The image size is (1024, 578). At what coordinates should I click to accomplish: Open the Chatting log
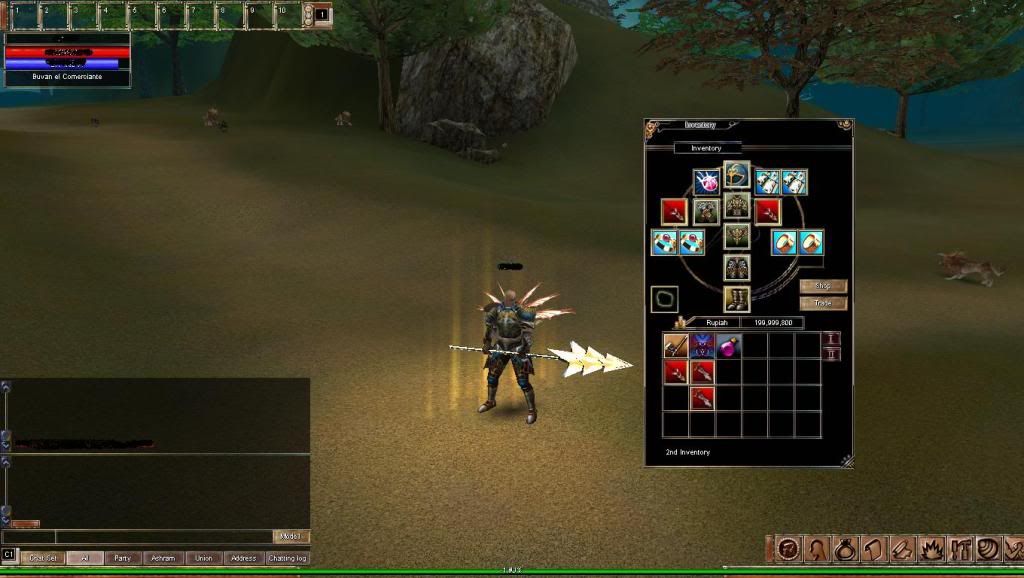(287, 558)
